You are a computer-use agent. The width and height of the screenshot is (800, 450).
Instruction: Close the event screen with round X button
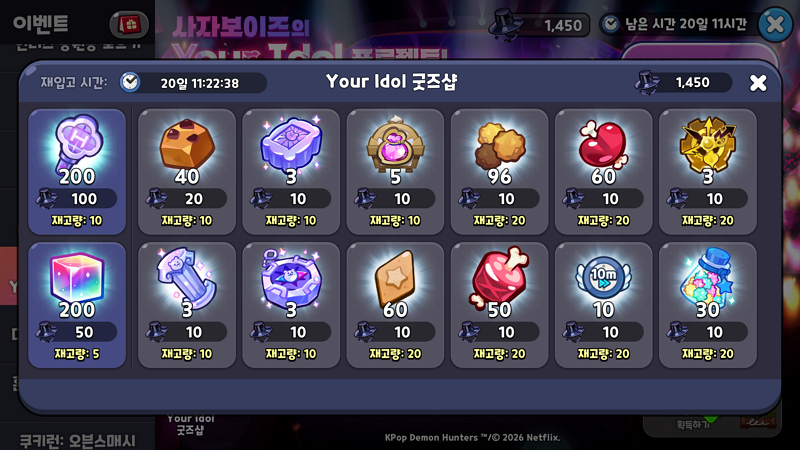tap(776, 24)
